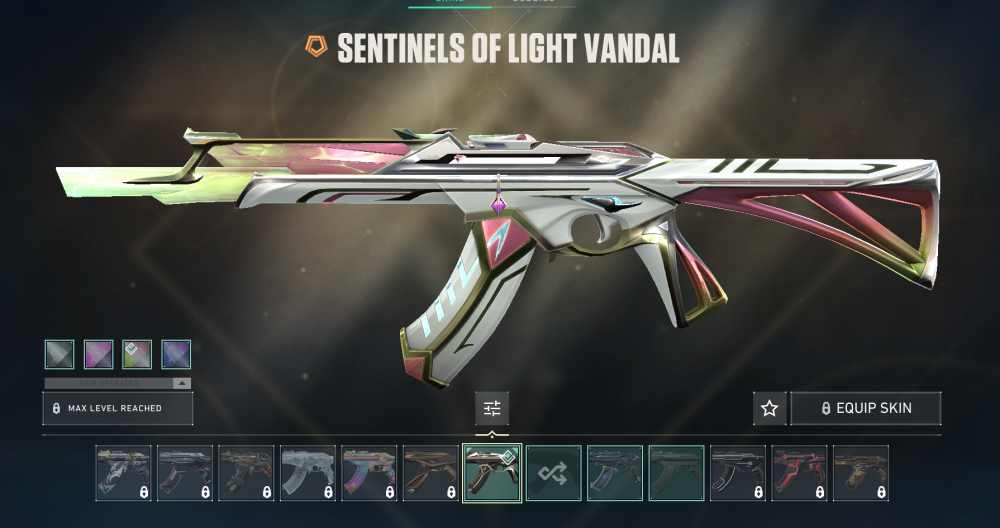Viewport: 1000px width, 528px height.
Task: Pick the locked bronze-brown Vandal skin
Action: [430, 473]
